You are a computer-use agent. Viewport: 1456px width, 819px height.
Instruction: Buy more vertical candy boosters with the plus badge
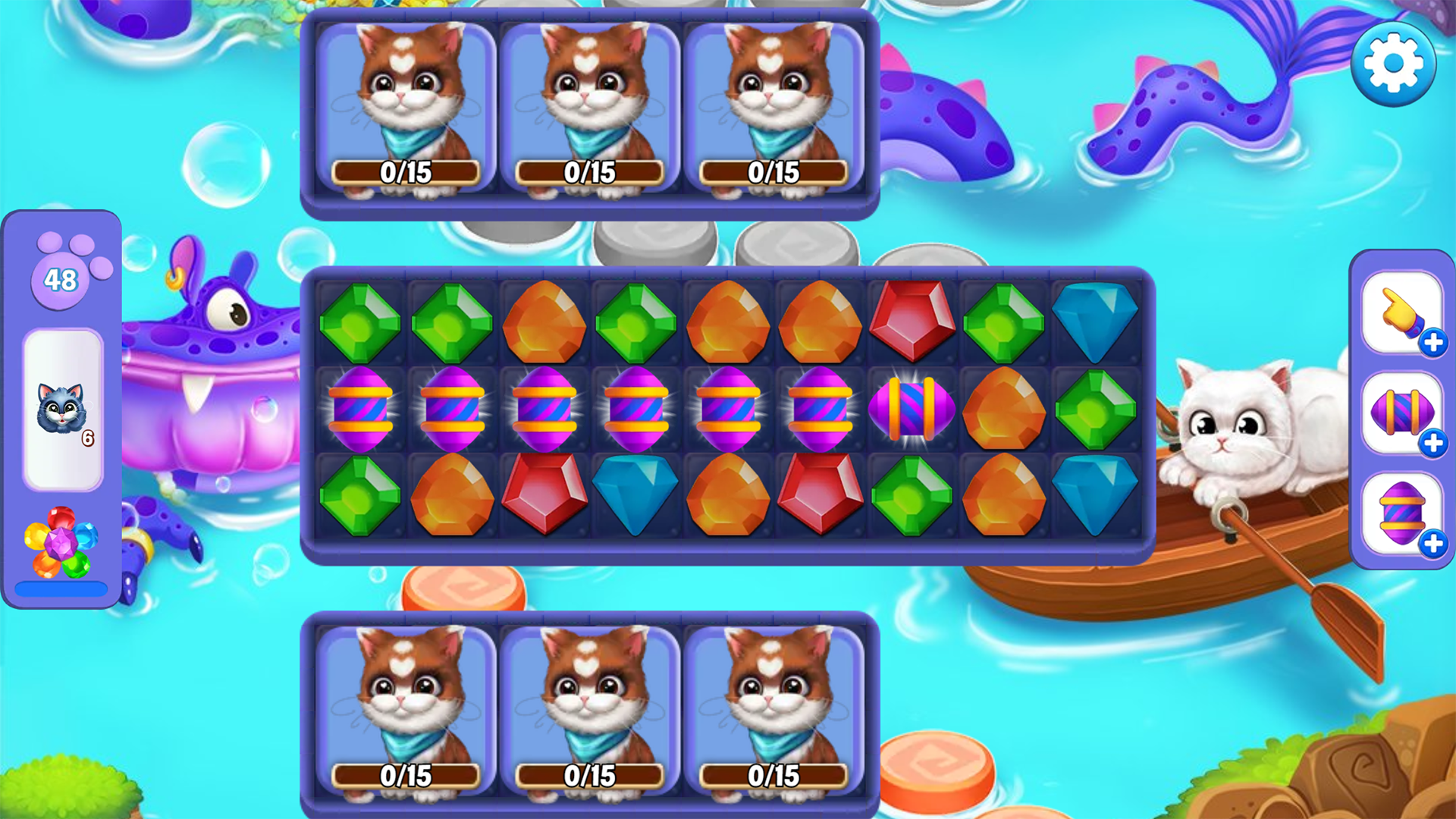click(x=1432, y=543)
